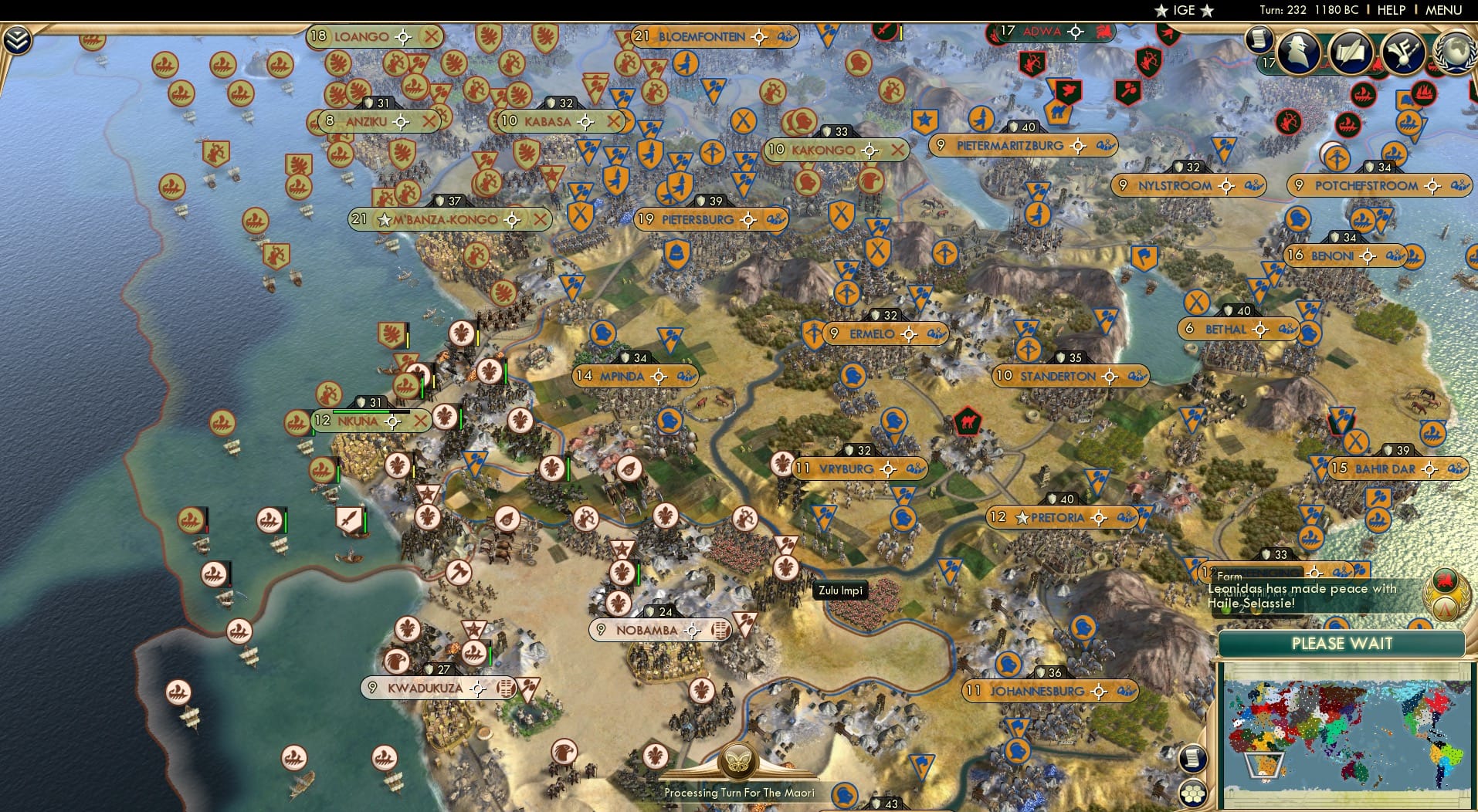1478x812 pixels.
Task: Open the HELP screen
Action: click(x=1392, y=10)
